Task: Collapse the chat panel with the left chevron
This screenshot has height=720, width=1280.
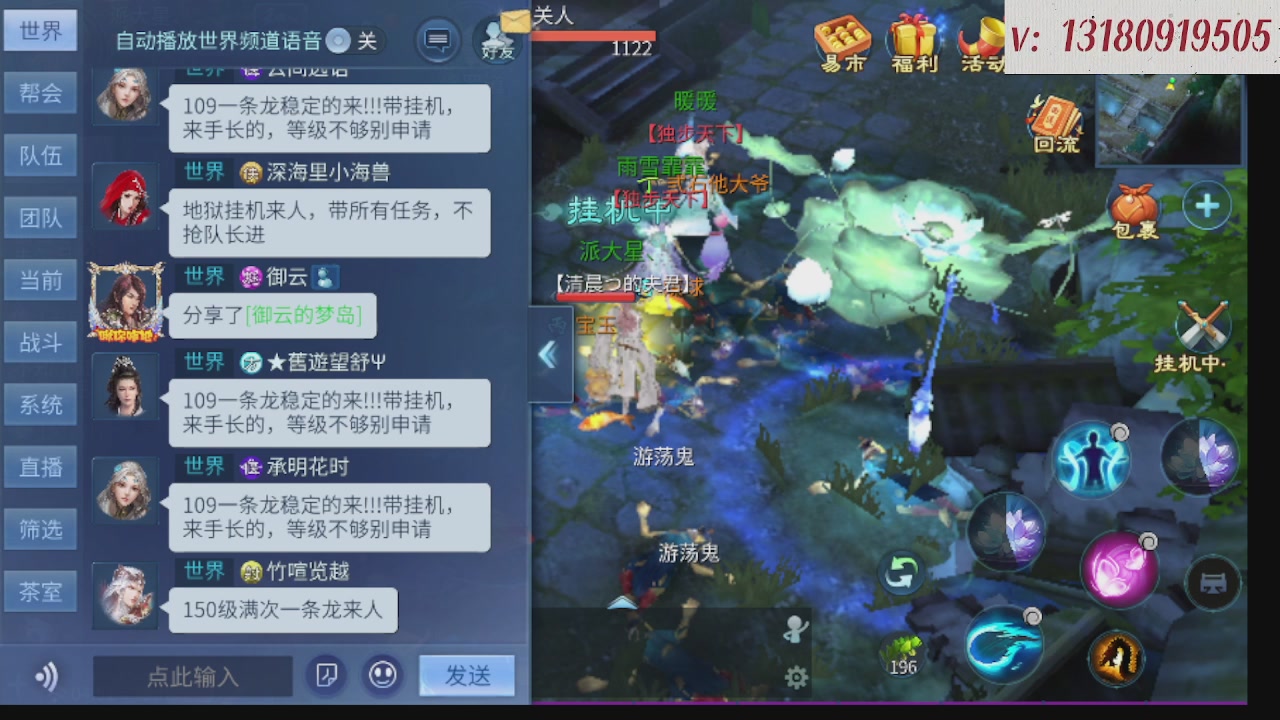Action: point(548,355)
